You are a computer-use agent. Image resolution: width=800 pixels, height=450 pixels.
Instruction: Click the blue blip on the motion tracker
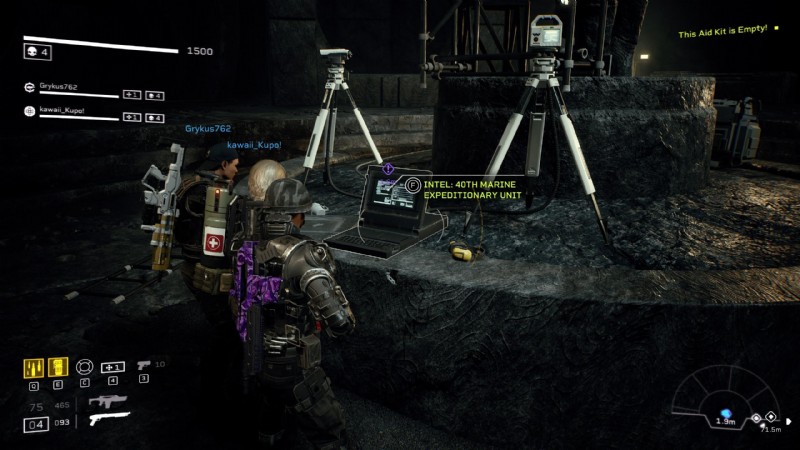[726, 413]
